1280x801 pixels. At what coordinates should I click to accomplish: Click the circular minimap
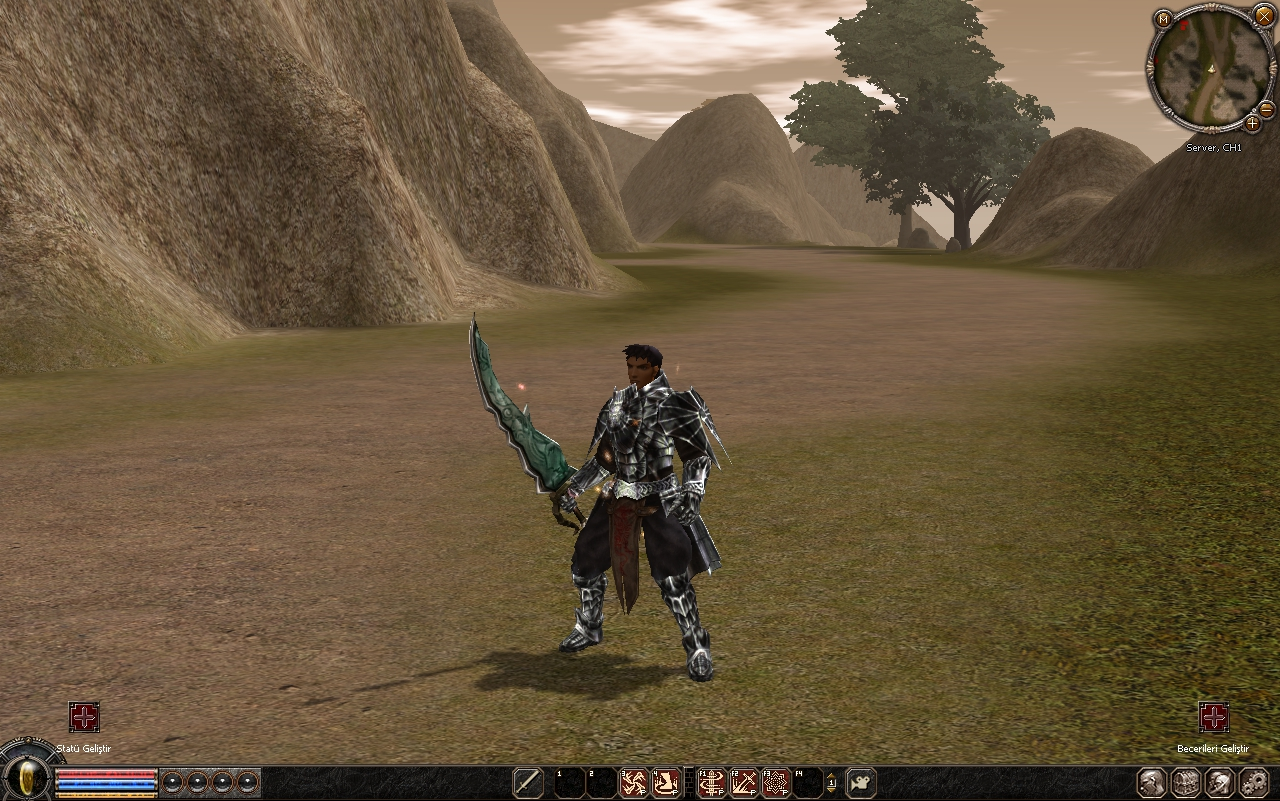click(1209, 70)
